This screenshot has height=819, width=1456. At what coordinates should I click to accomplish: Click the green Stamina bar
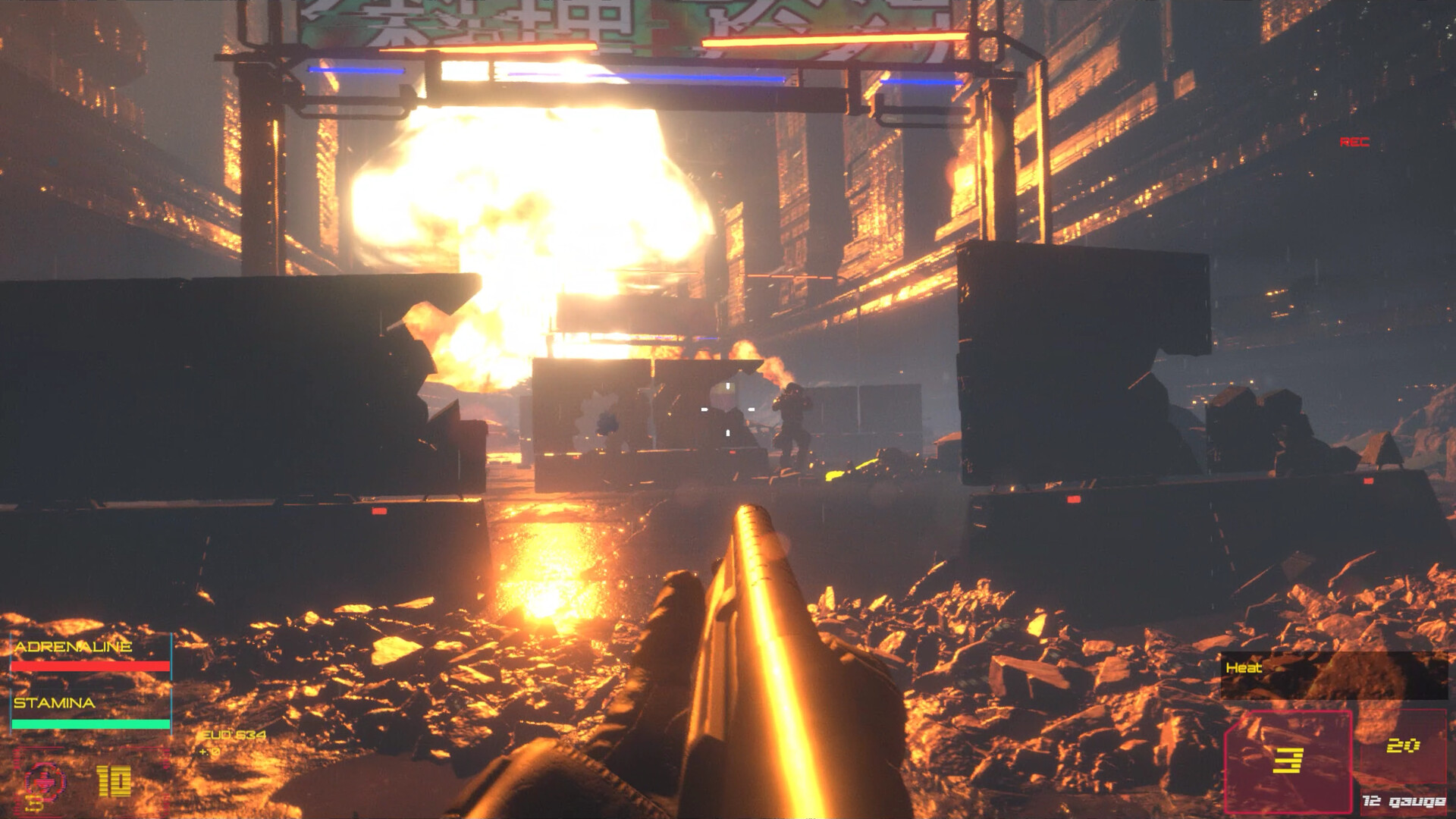click(91, 723)
